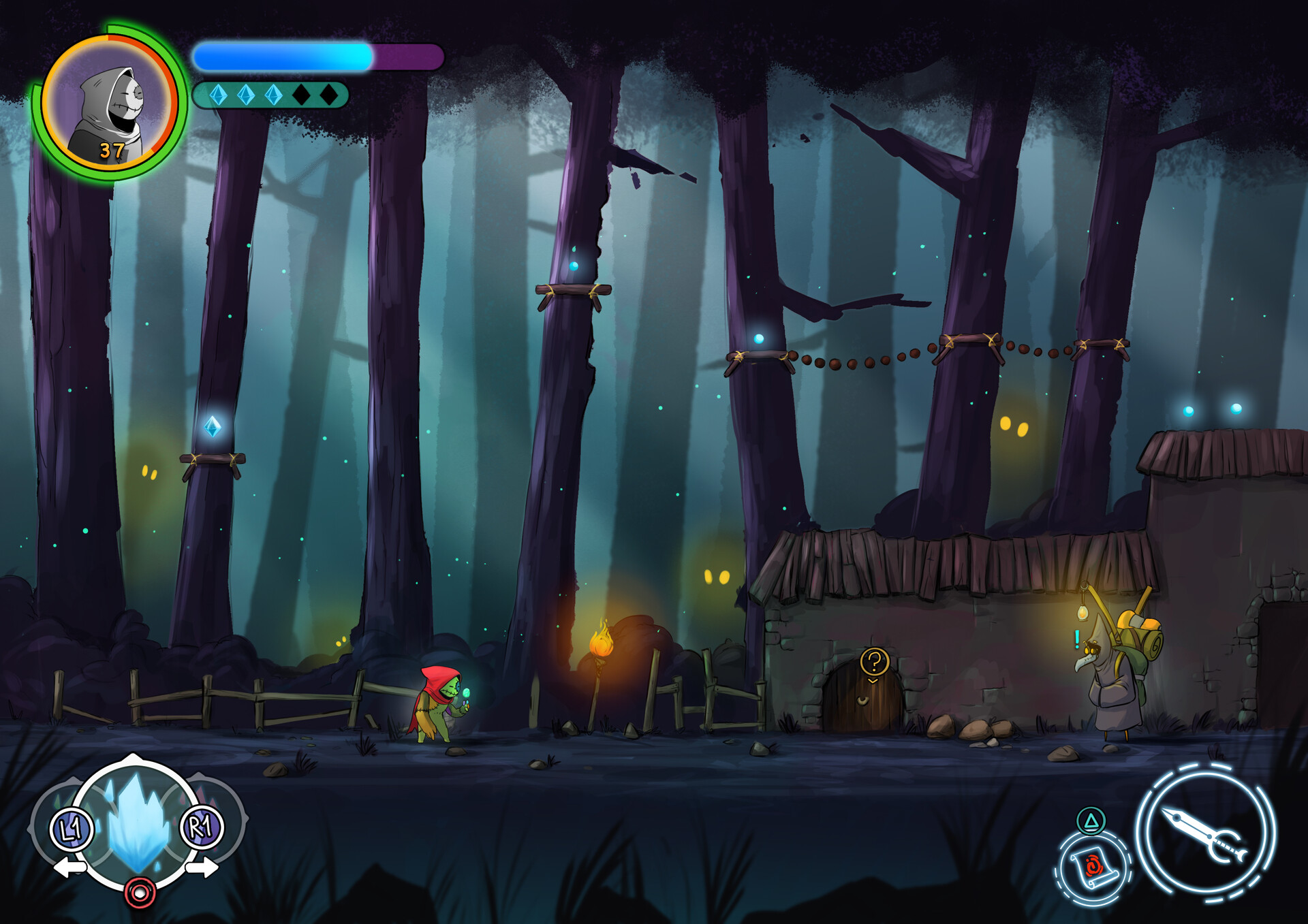Use the red-sealed scroll item icon
Screen dimensions: 1308x924
coord(1093,867)
